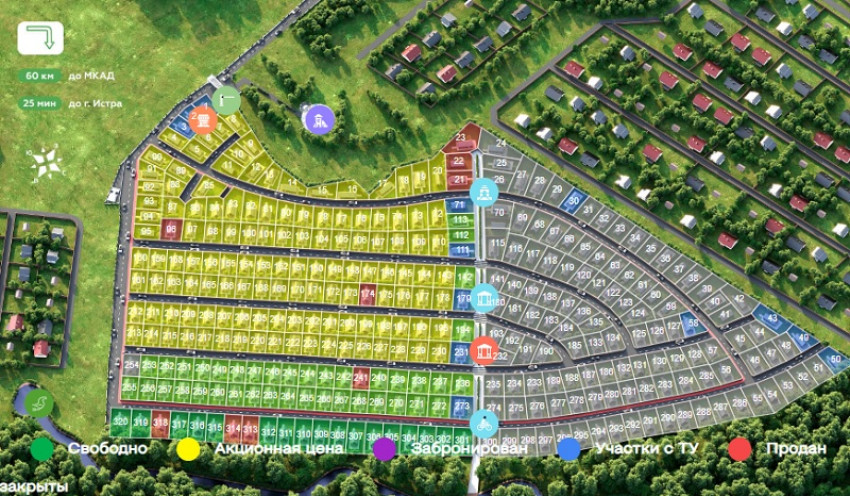Screen dimensions: 850x496
Task: Choose blue plot number 43
Action: (x=770, y=318)
